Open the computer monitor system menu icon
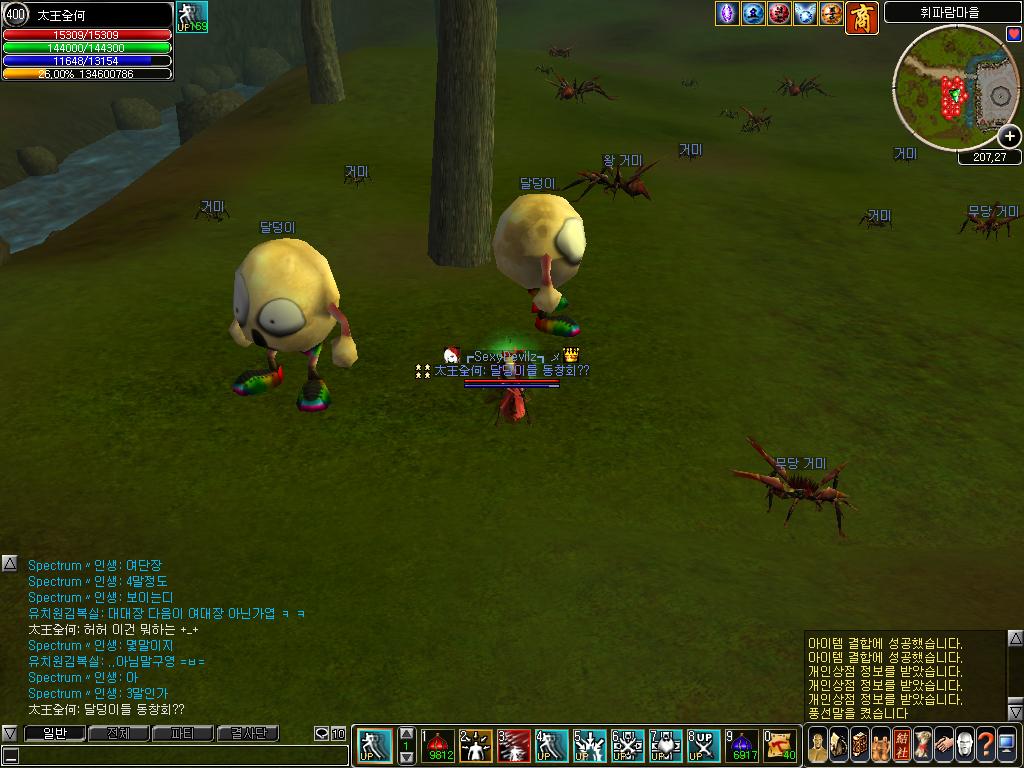The width and height of the screenshot is (1024, 768). click(1007, 745)
